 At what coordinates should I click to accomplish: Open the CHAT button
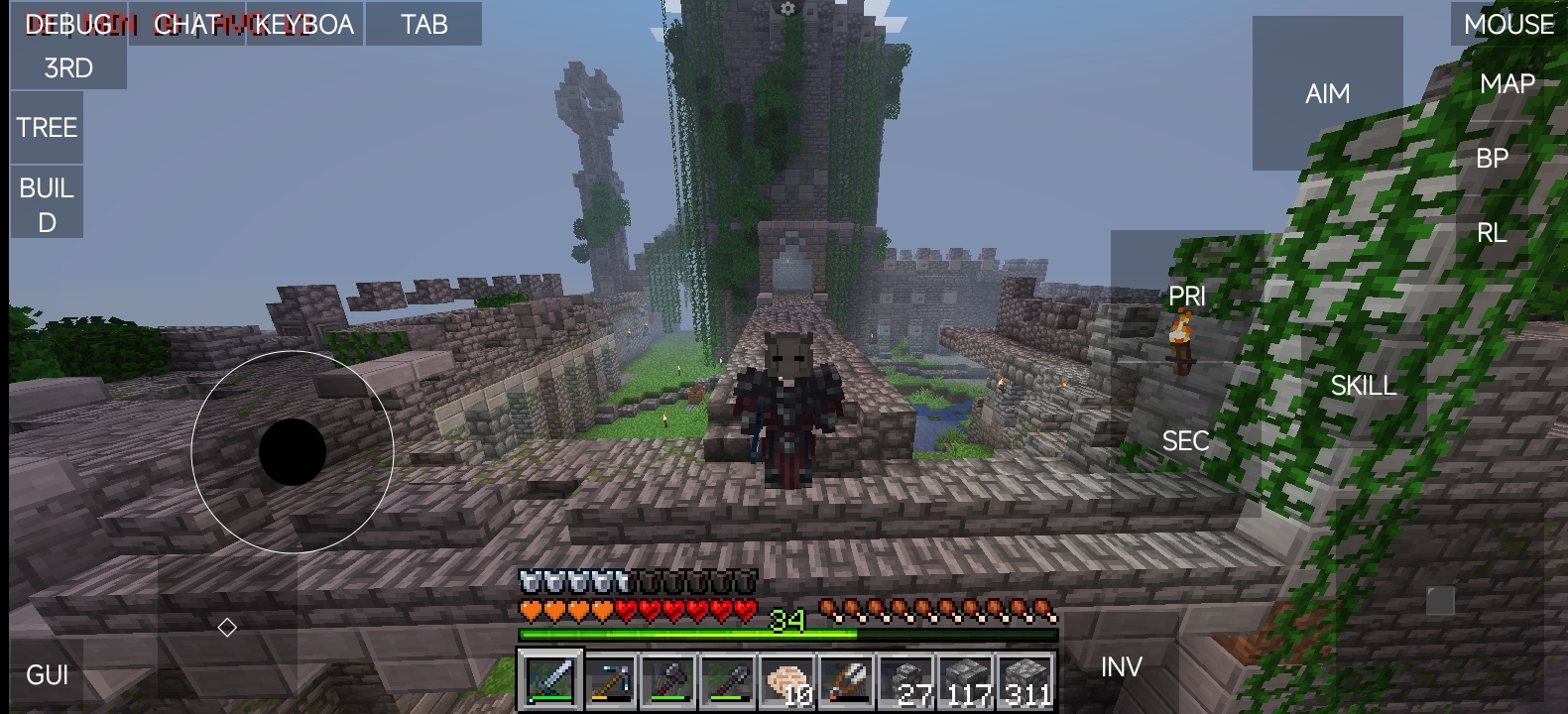coord(186,24)
